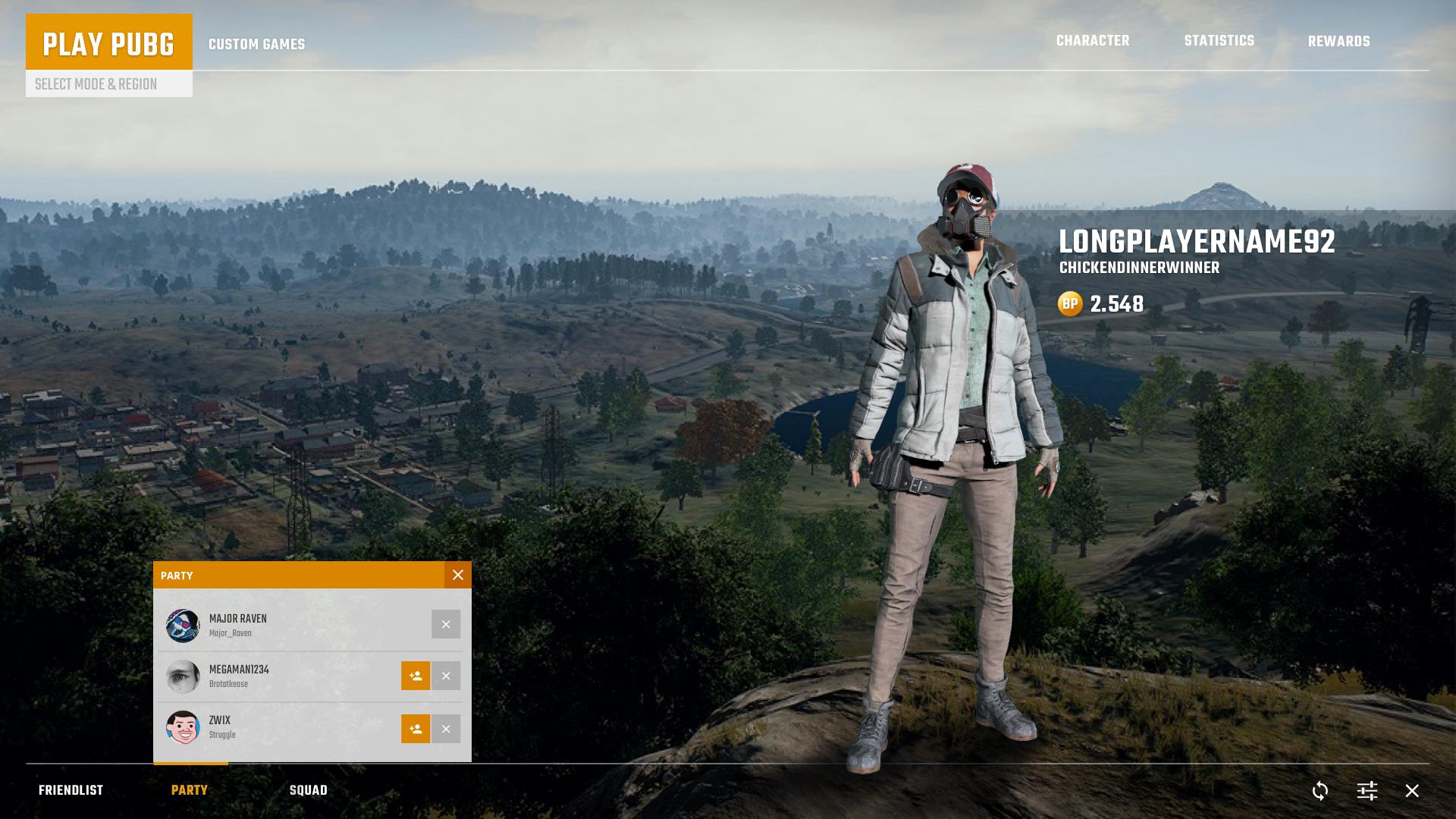
Task: Remove MAJOR RAVEN from the party
Action: [x=446, y=624]
